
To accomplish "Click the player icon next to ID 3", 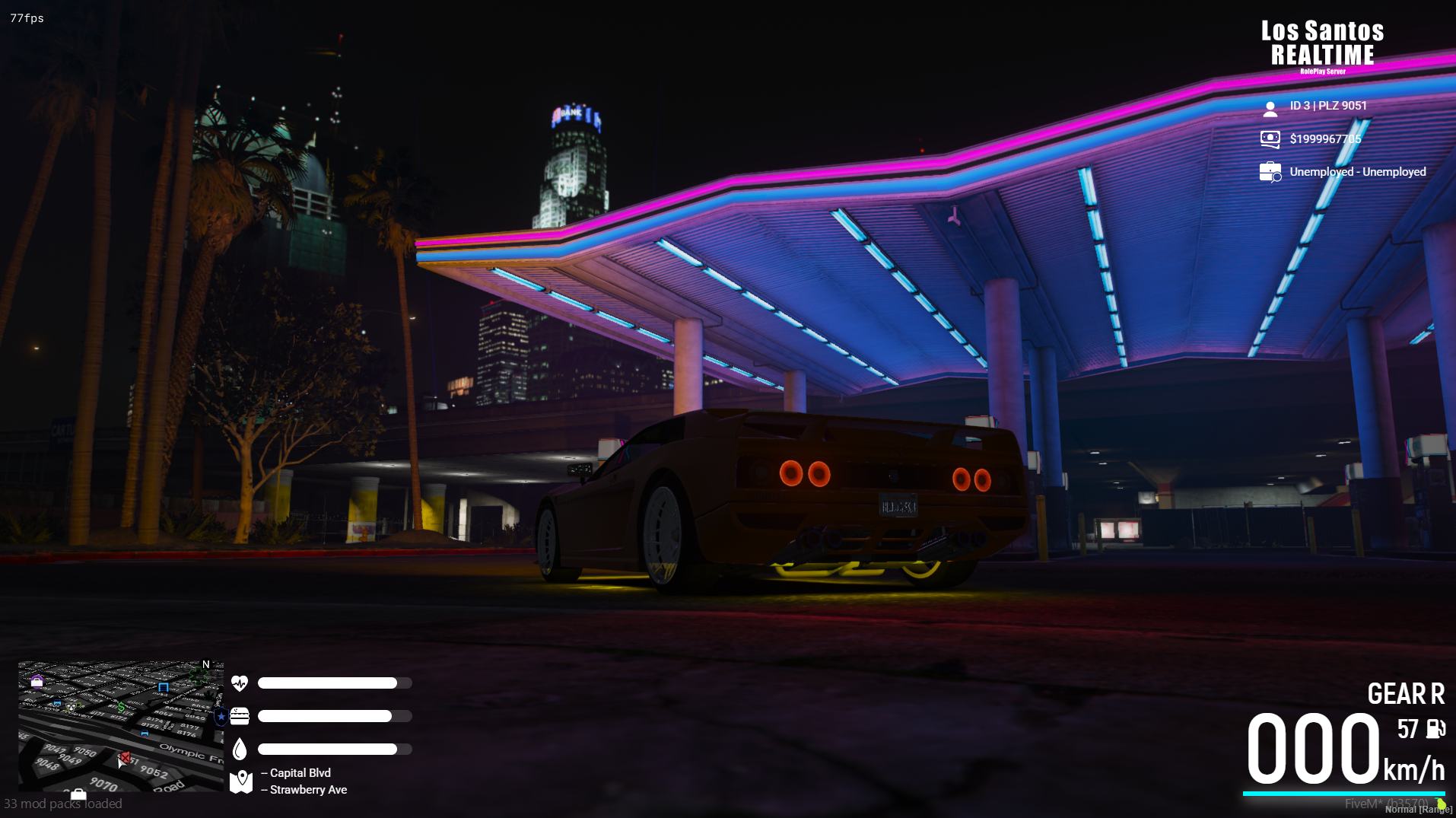I will 1270,108.
